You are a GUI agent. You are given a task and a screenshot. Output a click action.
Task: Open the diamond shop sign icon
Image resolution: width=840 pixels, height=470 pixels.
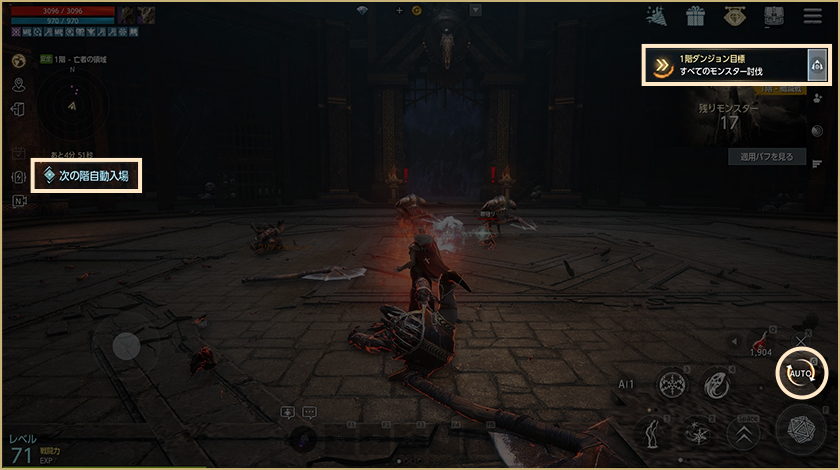(734, 16)
